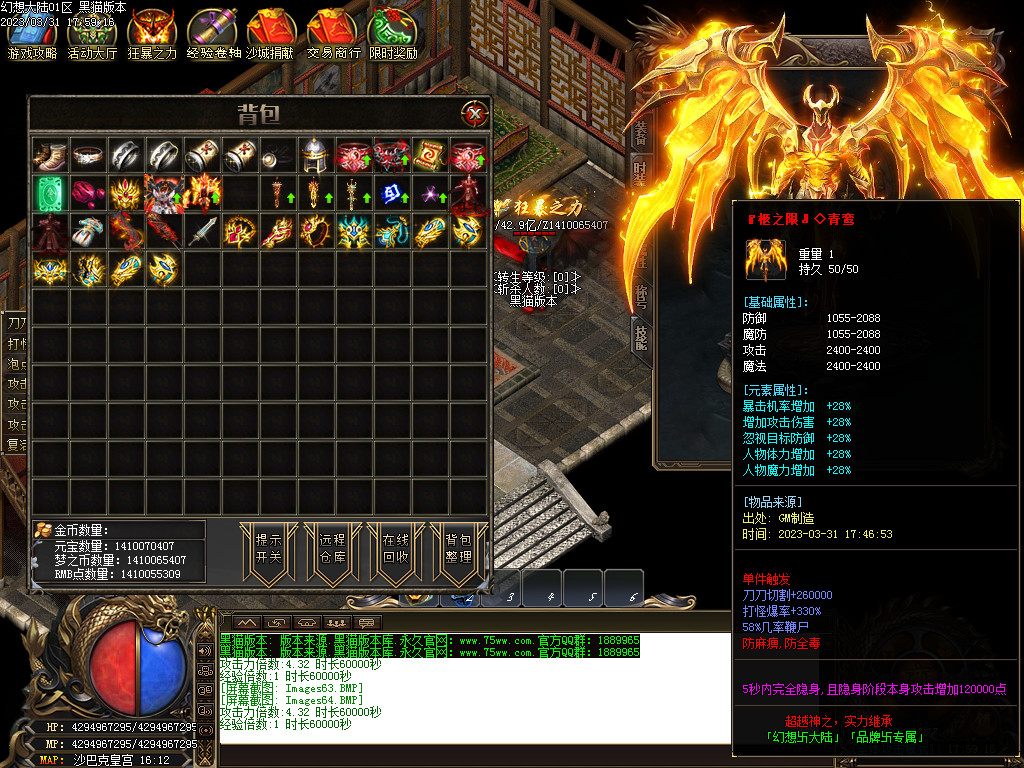The height and width of the screenshot is (768, 1024).
Task: Open the 沙城捐献 donation menu
Action: pyautogui.click(x=272, y=34)
